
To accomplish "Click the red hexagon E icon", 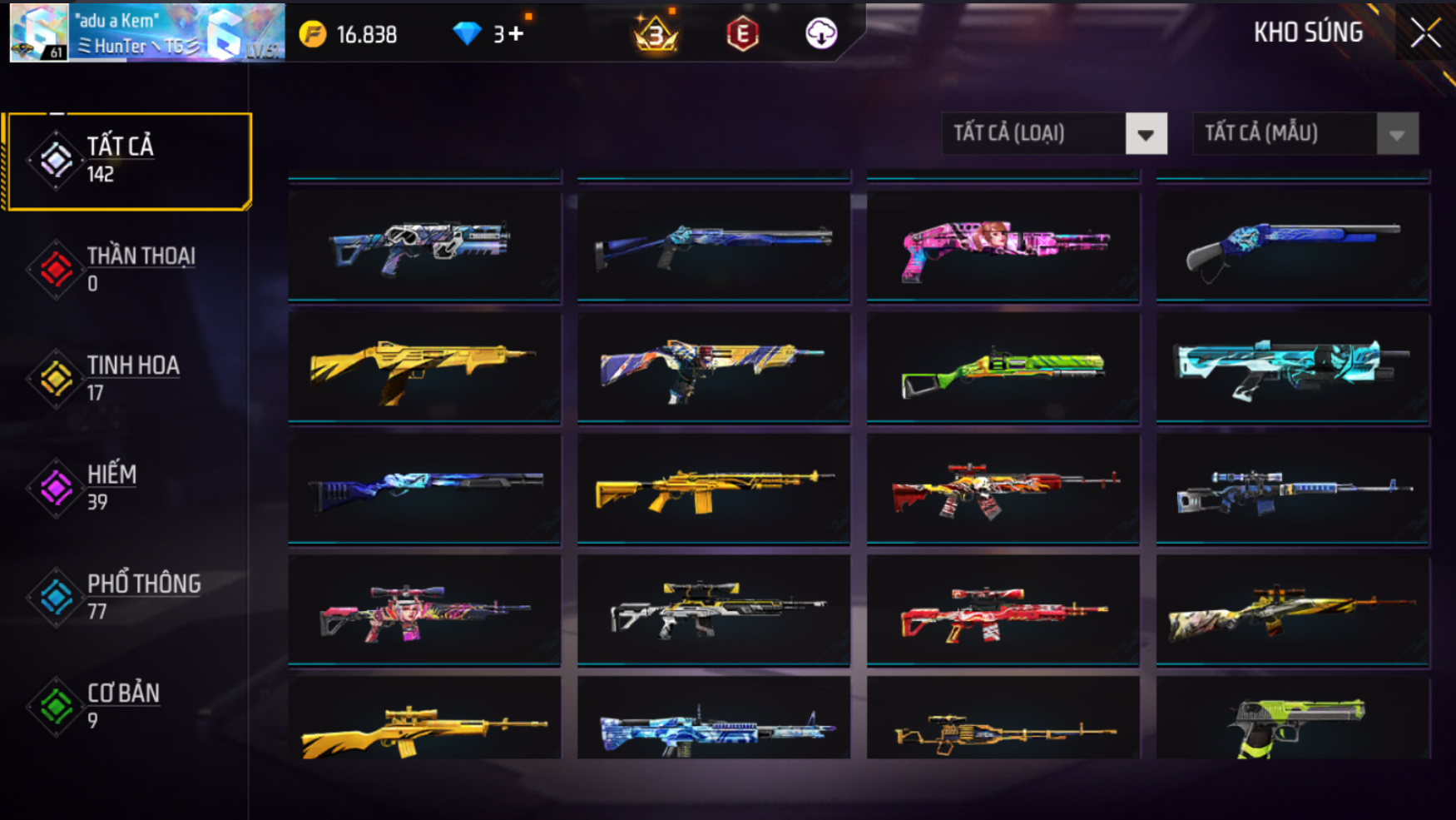I will pos(742,34).
